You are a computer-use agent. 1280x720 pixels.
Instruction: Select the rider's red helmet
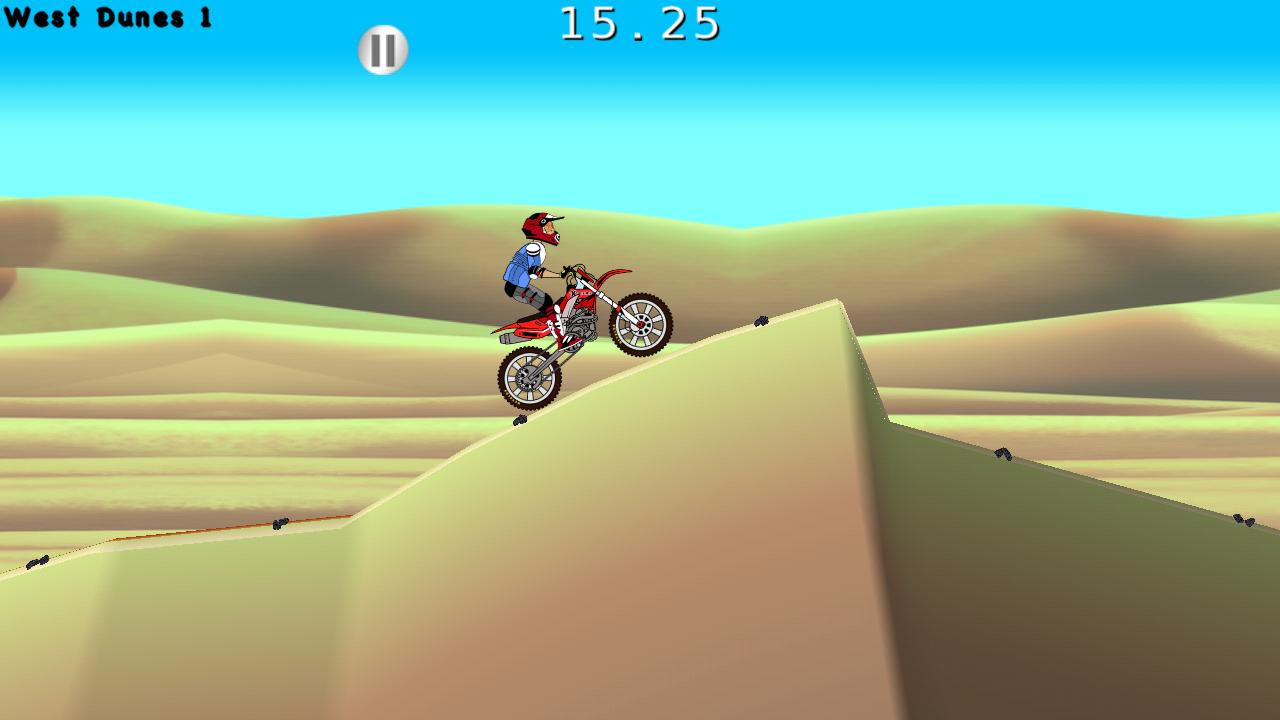click(540, 228)
